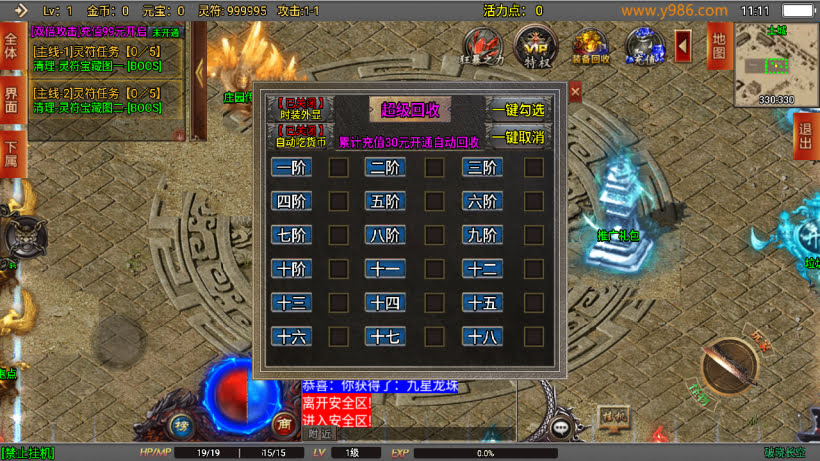Open the 地图 map tab
This screenshot has height=461, width=820.
[x=717, y=45]
